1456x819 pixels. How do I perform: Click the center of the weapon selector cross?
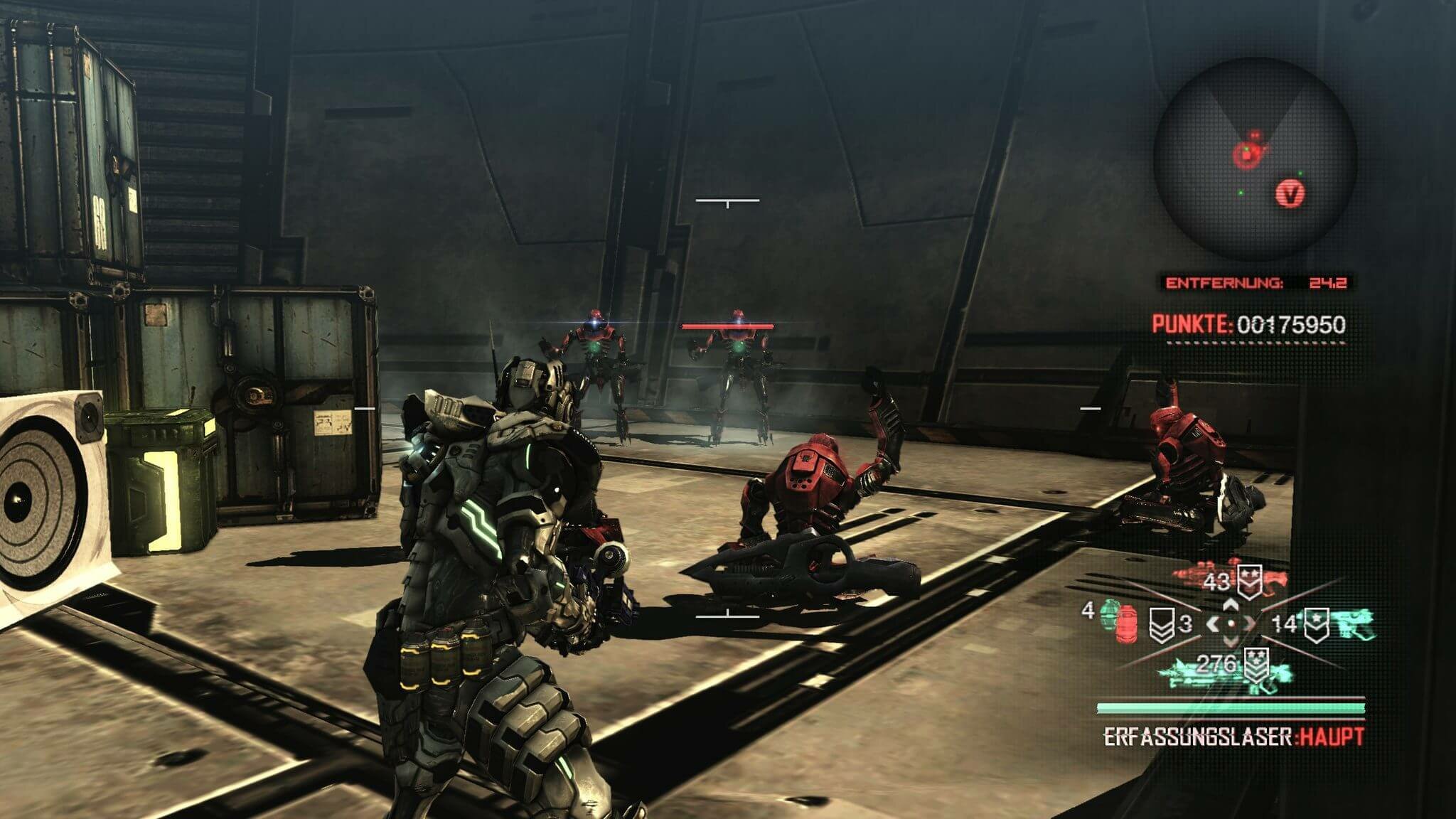click(1231, 624)
